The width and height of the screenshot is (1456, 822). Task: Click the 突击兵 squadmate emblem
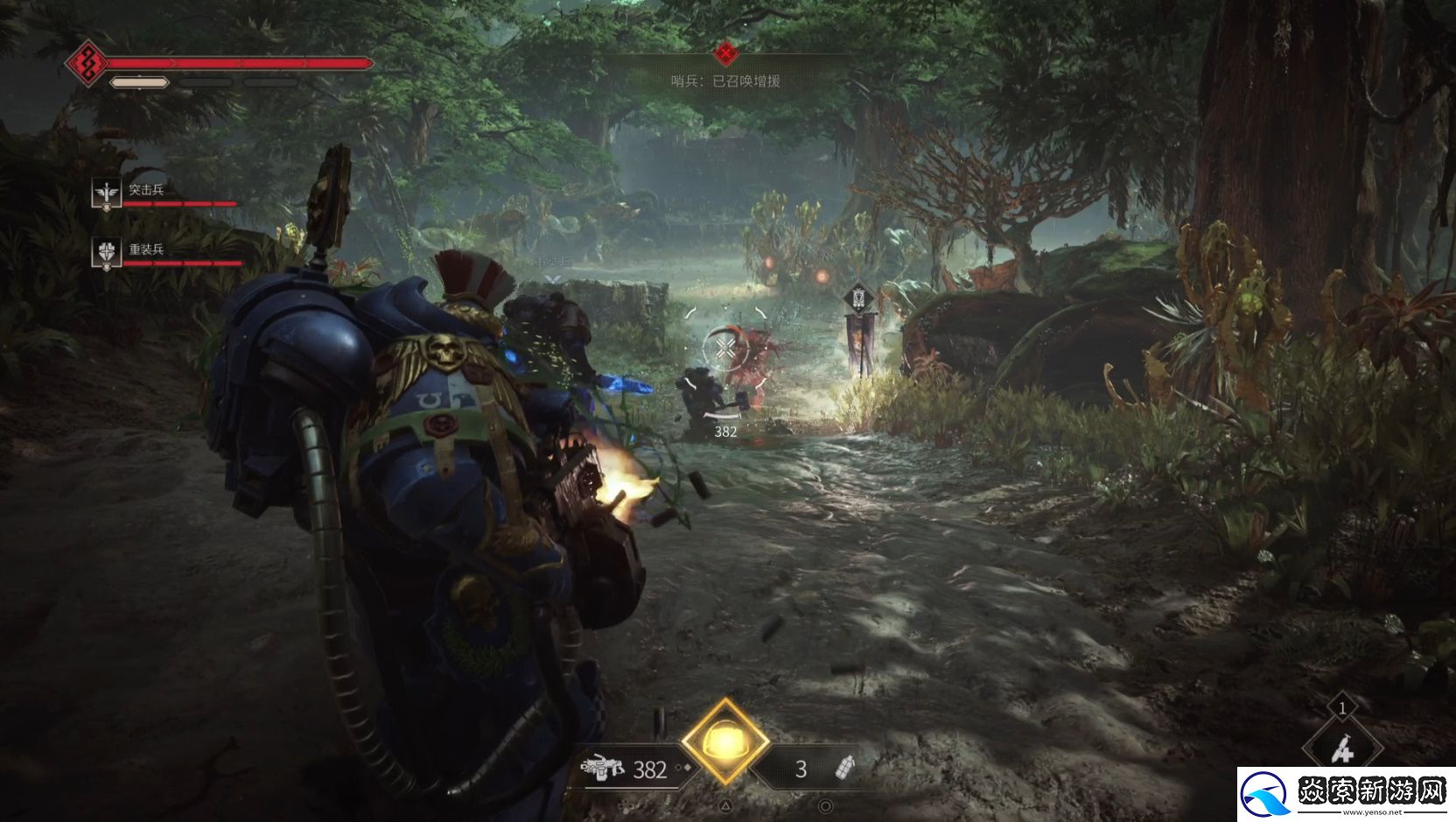[107, 193]
